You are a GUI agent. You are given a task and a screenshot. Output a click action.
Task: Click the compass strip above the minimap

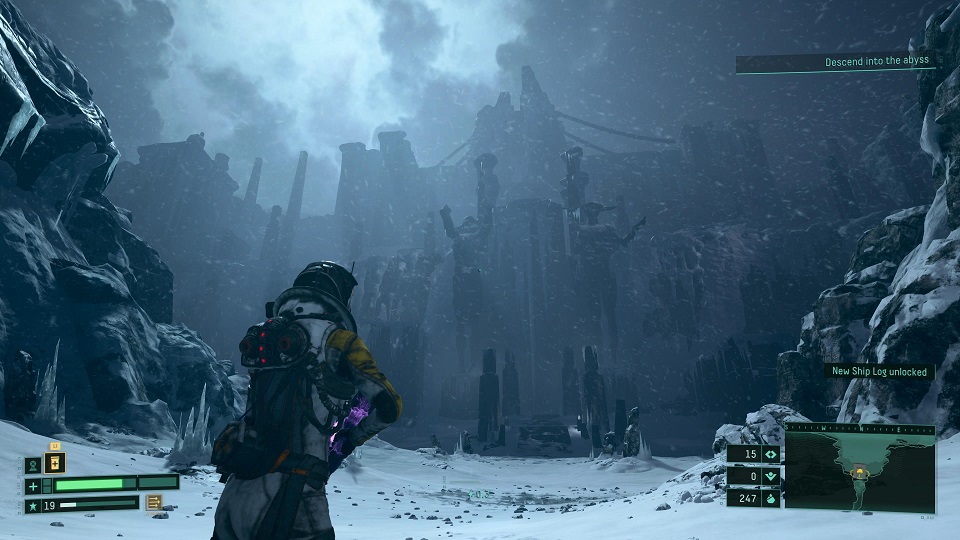tap(860, 427)
